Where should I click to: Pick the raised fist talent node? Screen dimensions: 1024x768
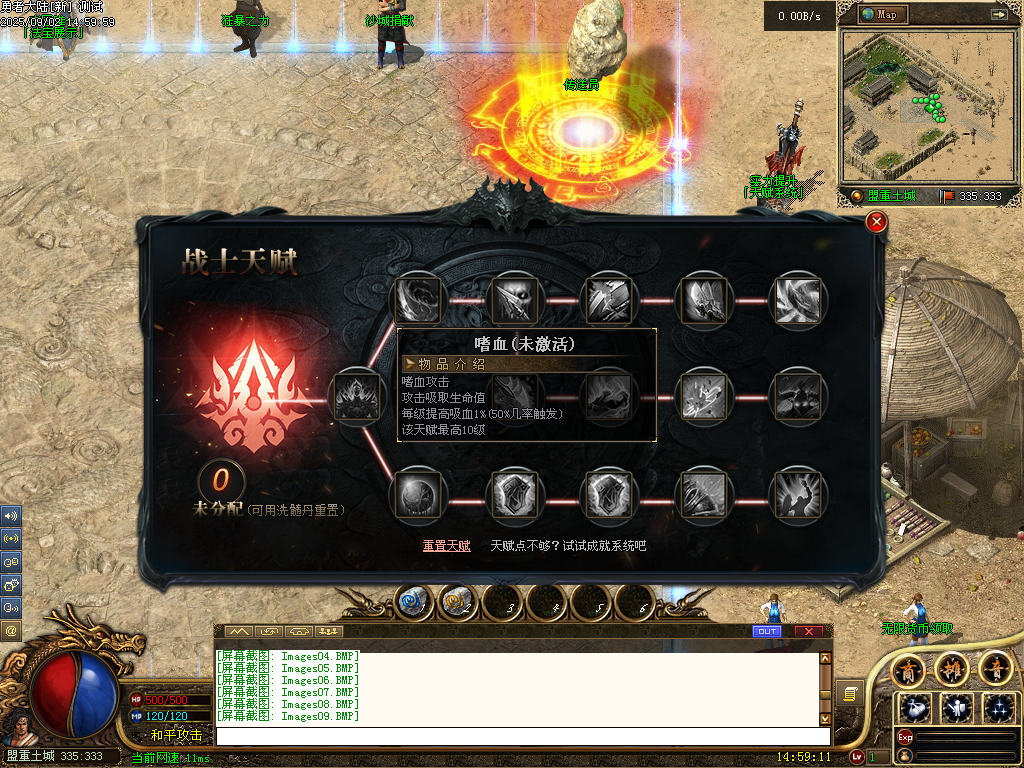(x=799, y=496)
